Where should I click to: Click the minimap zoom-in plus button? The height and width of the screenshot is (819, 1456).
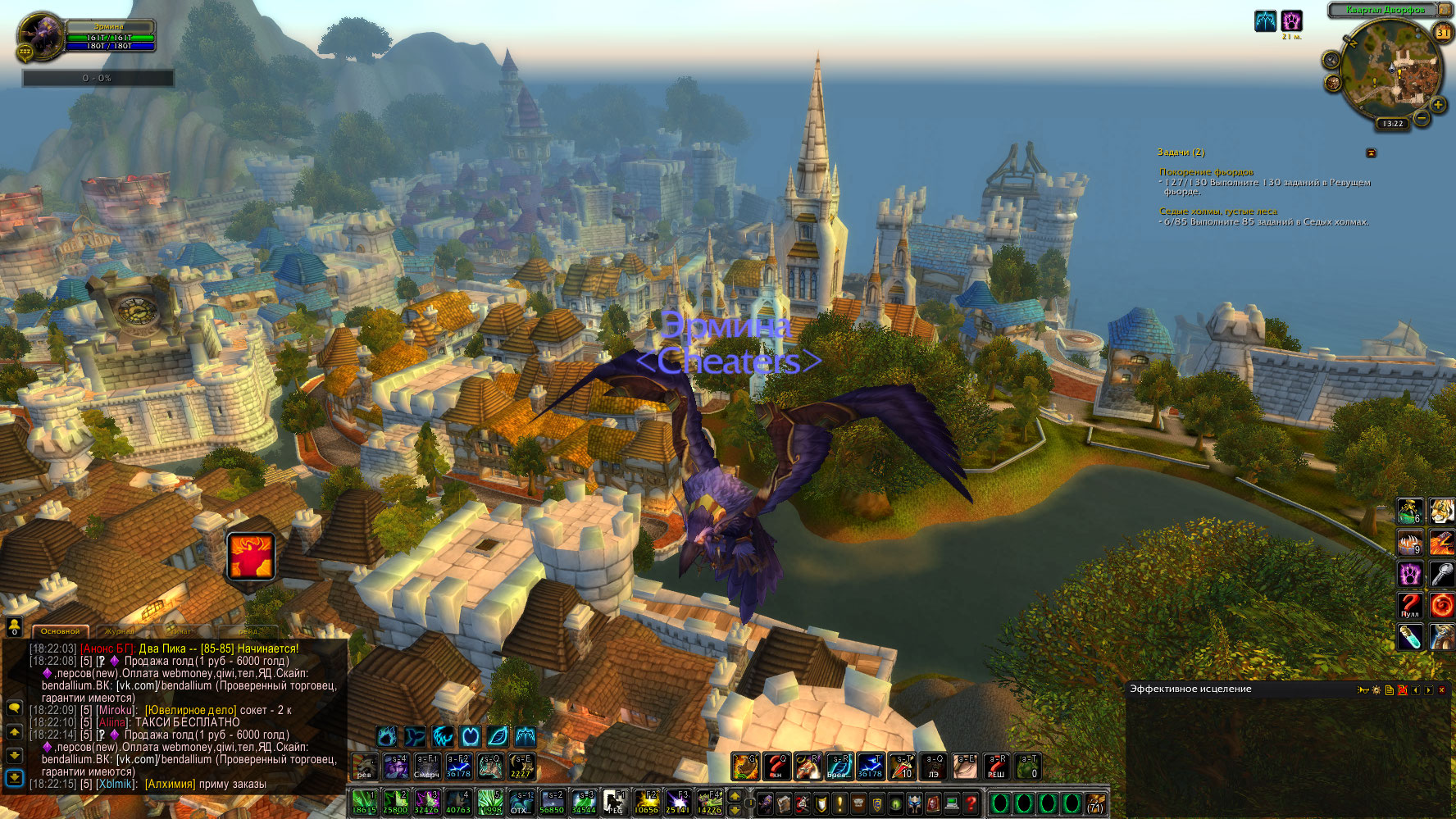(1438, 105)
